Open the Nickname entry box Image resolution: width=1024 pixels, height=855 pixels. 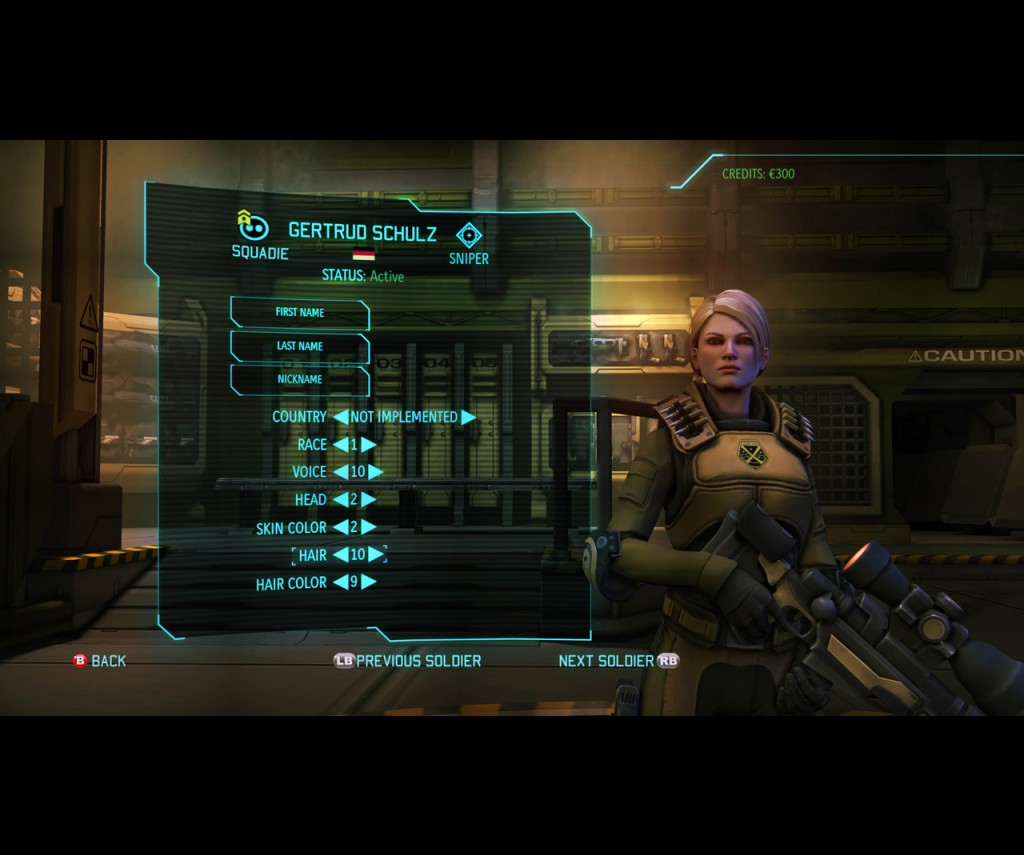pos(300,380)
